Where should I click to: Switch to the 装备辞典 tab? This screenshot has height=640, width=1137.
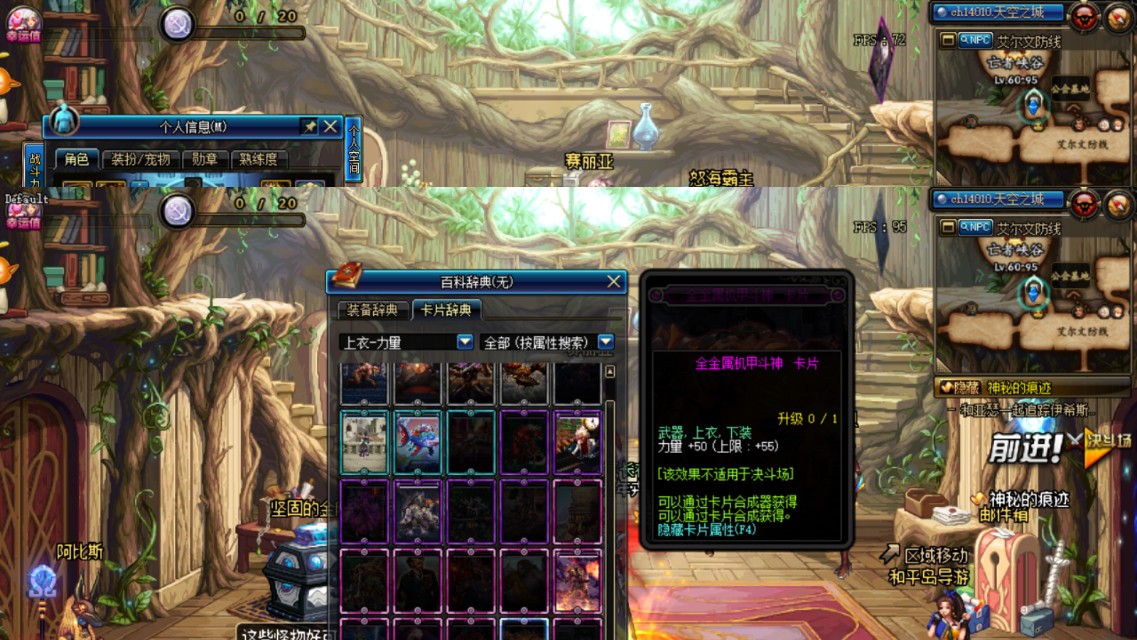pos(373,310)
